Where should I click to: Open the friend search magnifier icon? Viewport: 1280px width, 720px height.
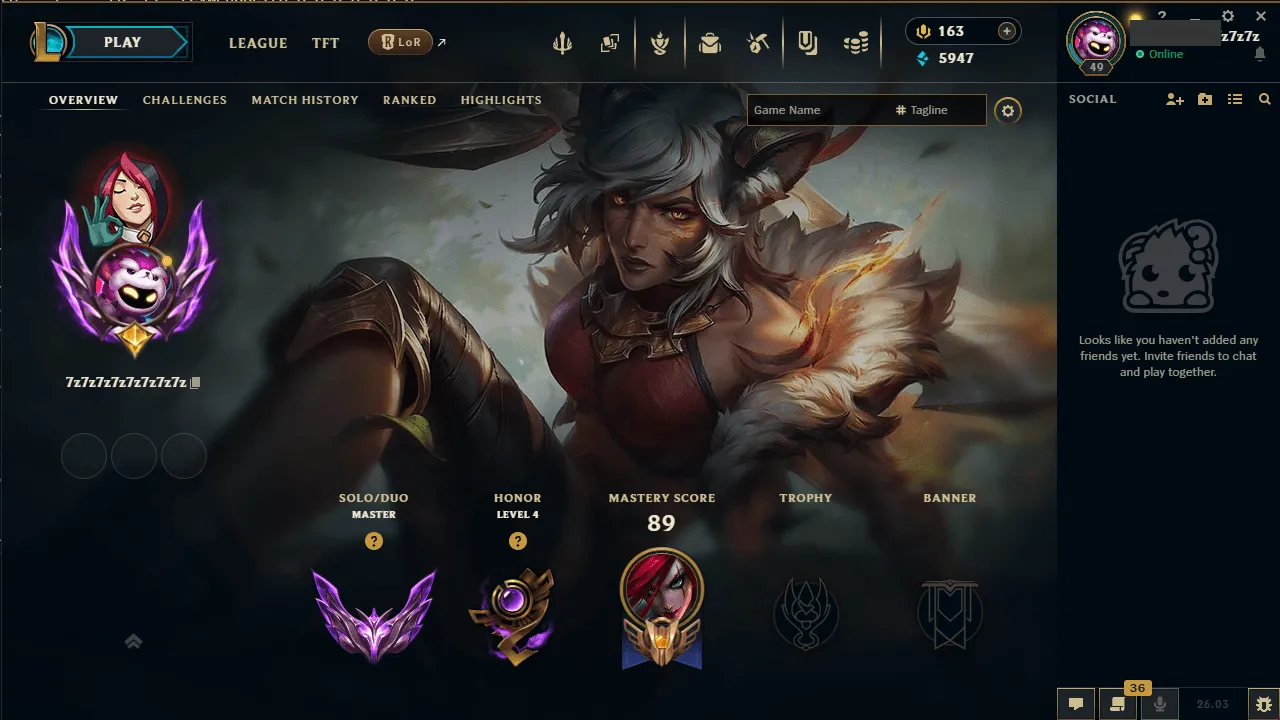point(1264,99)
